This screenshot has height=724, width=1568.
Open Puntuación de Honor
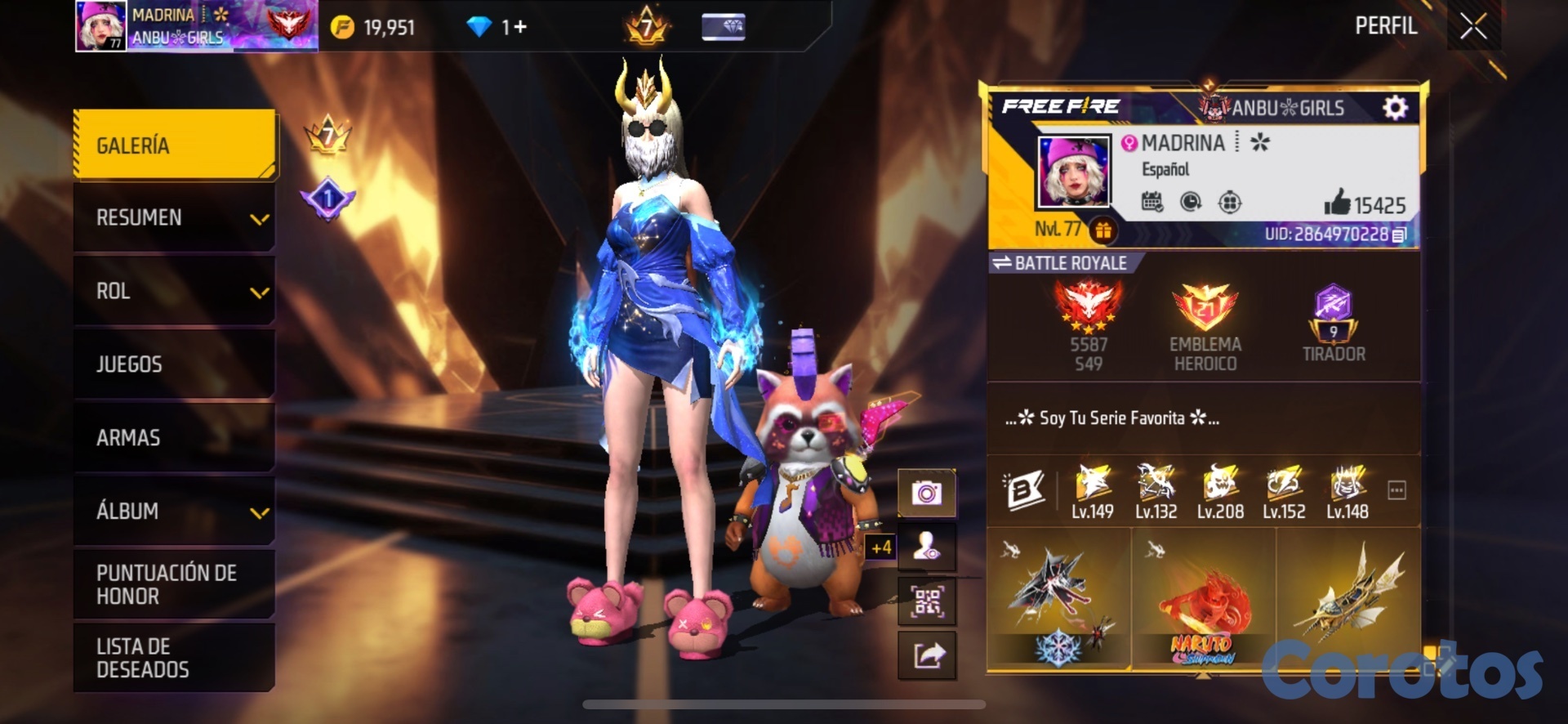coord(175,584)
